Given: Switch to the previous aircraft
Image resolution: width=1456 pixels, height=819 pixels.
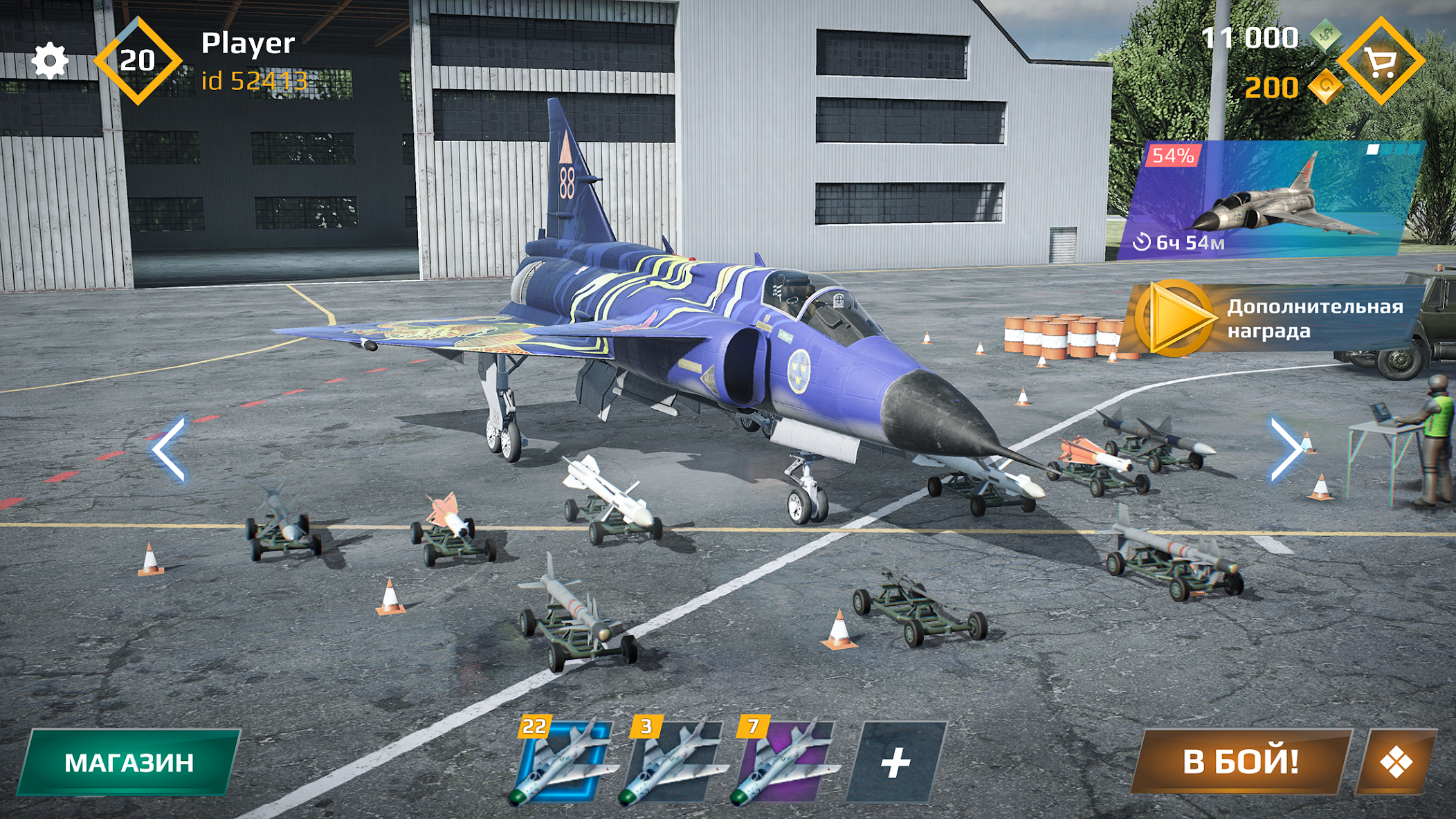Looking at the screenshot, I should [x=169, y=449].
